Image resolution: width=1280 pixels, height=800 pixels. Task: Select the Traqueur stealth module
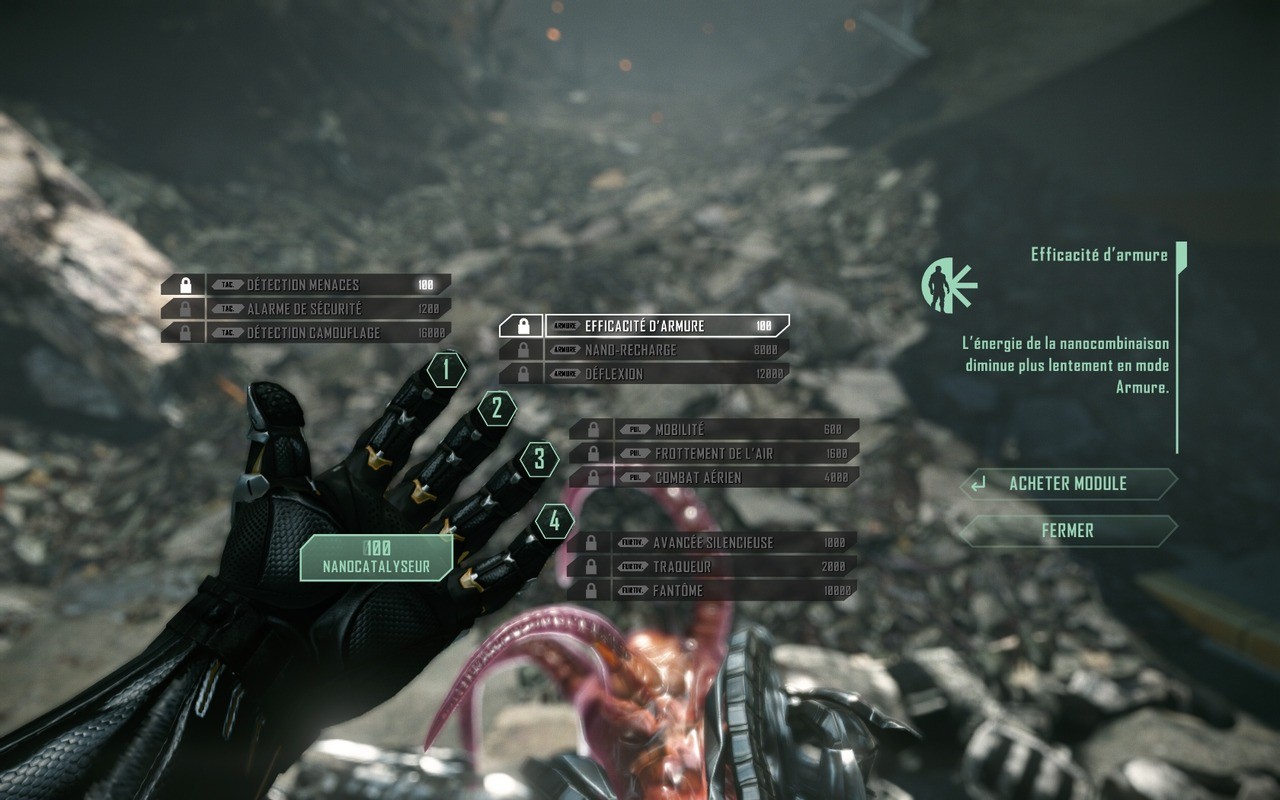click(x=712, y=567)
